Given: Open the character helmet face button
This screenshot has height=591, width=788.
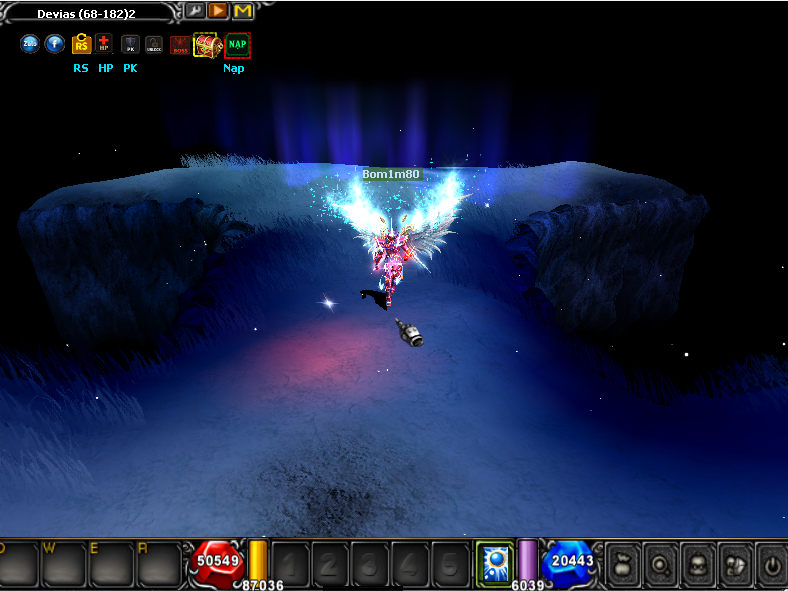Looking at the screenshot, I should point(697,562).
